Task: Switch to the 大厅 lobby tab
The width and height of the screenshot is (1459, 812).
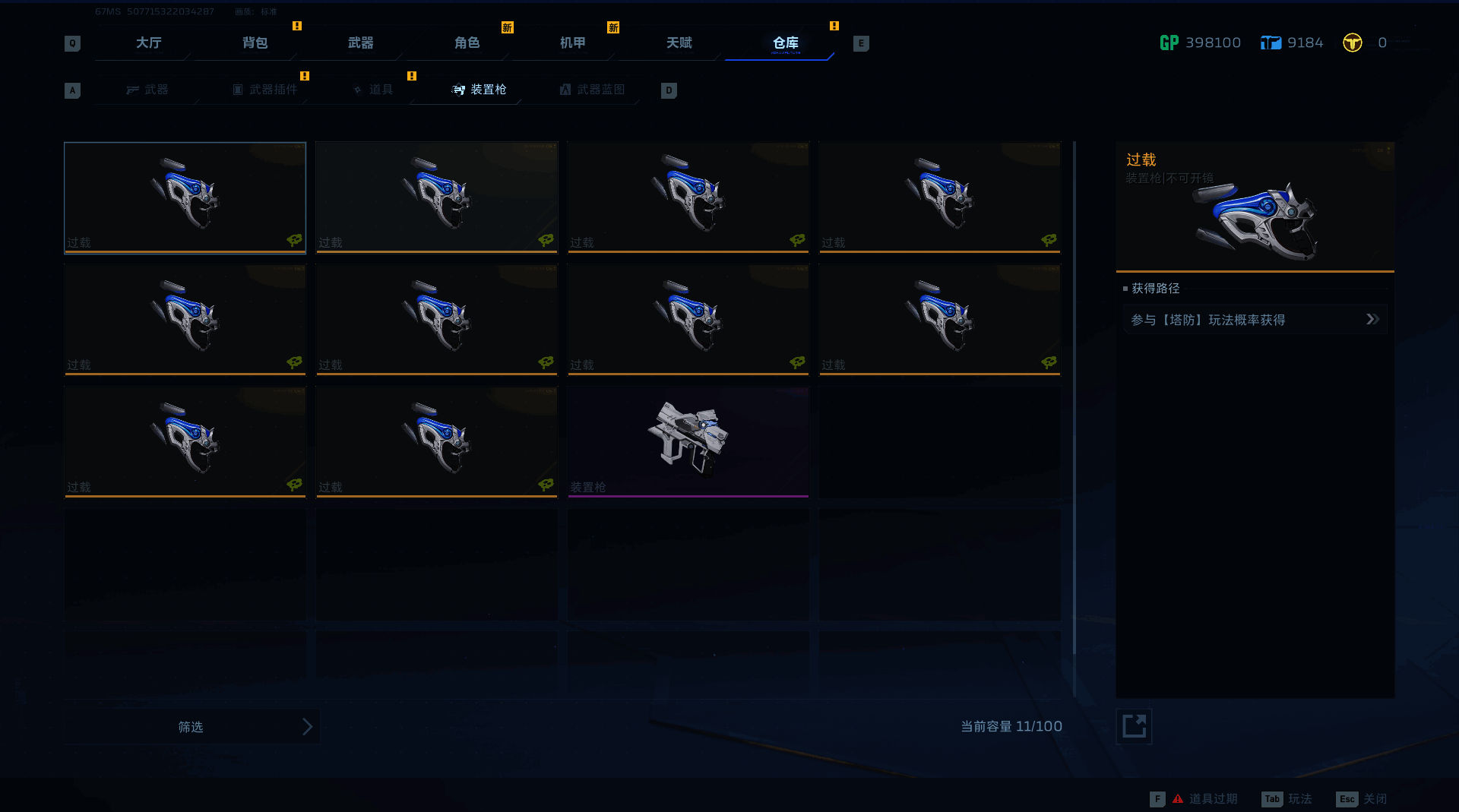Action: 148,43
